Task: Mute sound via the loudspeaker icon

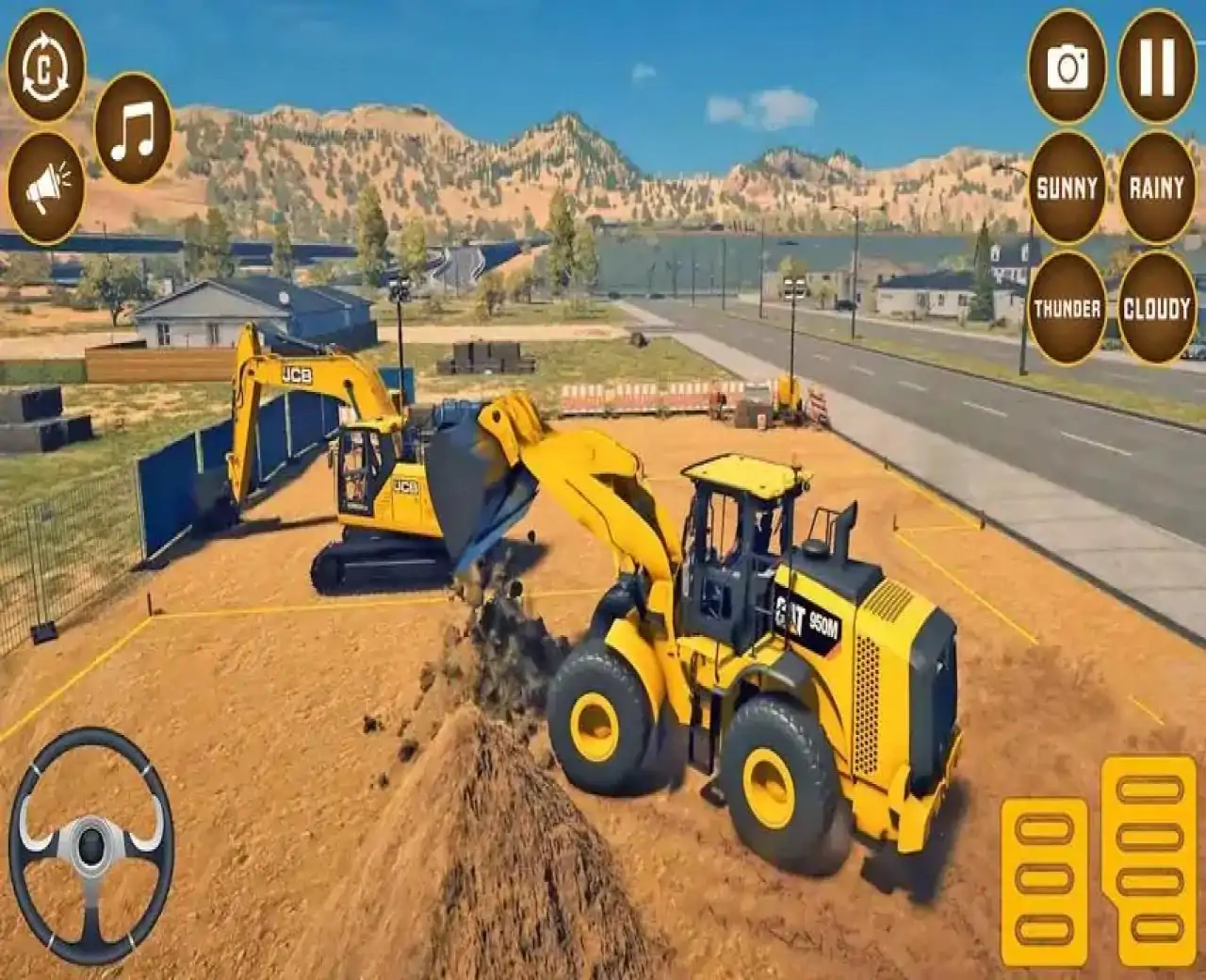Action: click(x=49, y=181)
